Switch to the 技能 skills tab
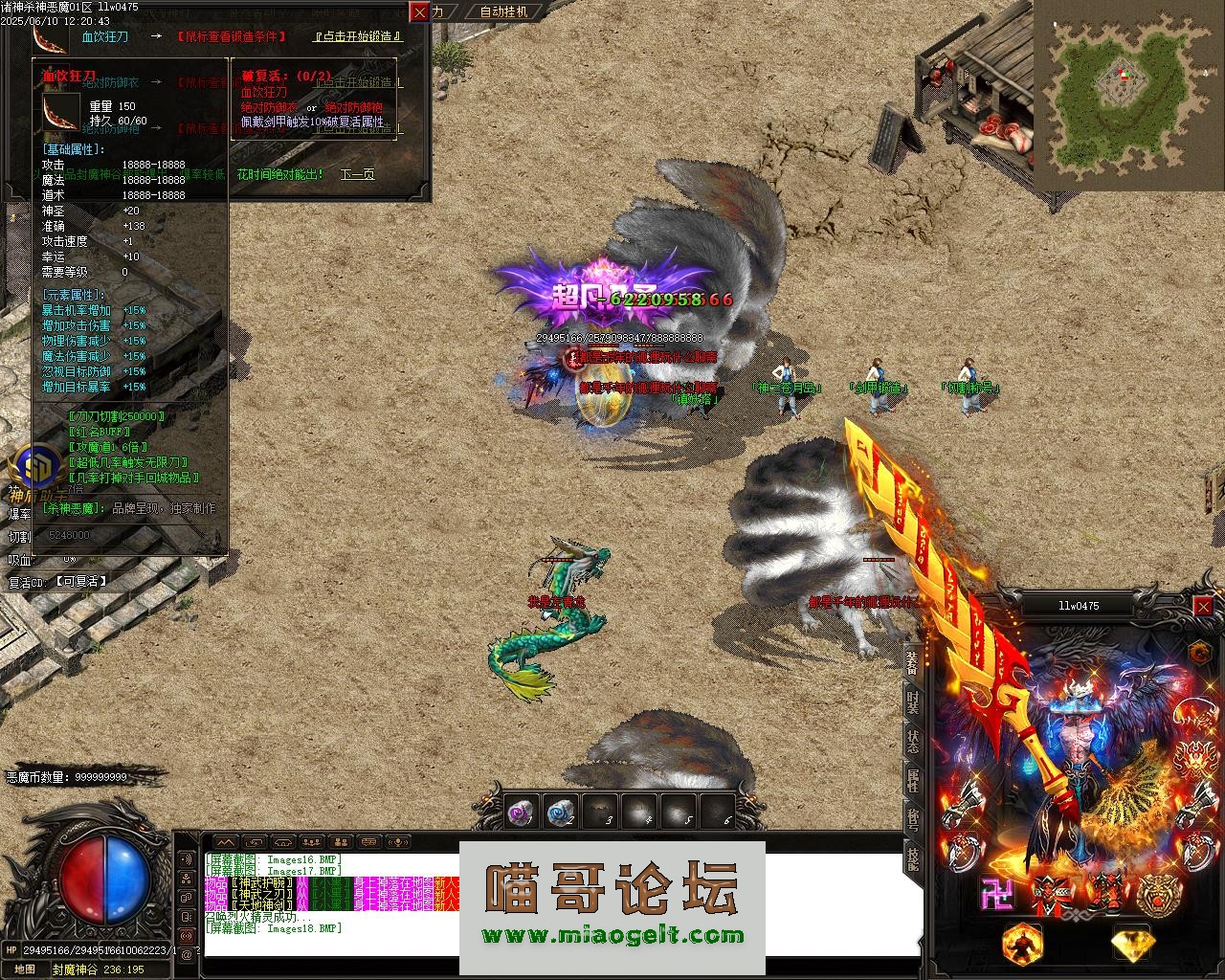 912,858
